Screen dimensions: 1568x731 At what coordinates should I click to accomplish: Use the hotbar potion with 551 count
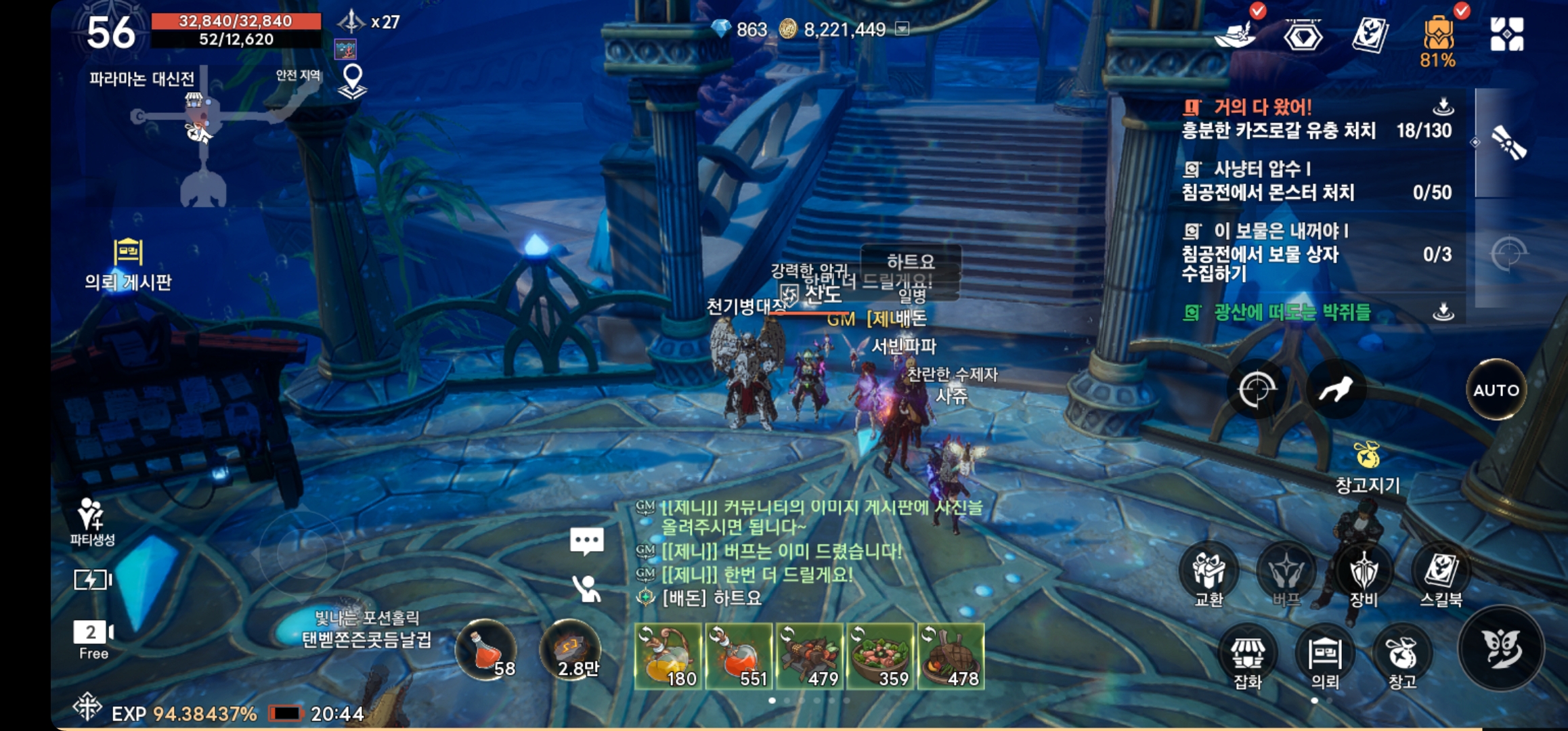pos(739,657)
